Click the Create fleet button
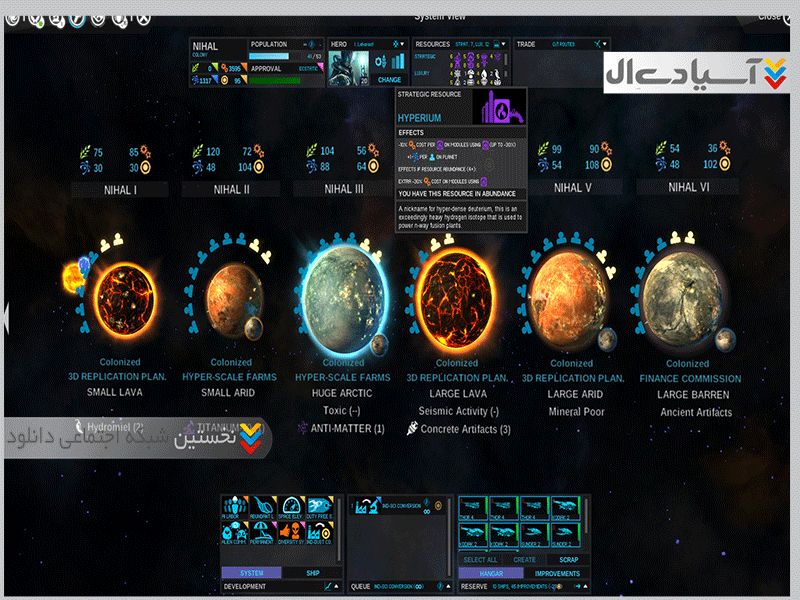The height and width of the screenshot is (600, 800). tap(524, 560)
